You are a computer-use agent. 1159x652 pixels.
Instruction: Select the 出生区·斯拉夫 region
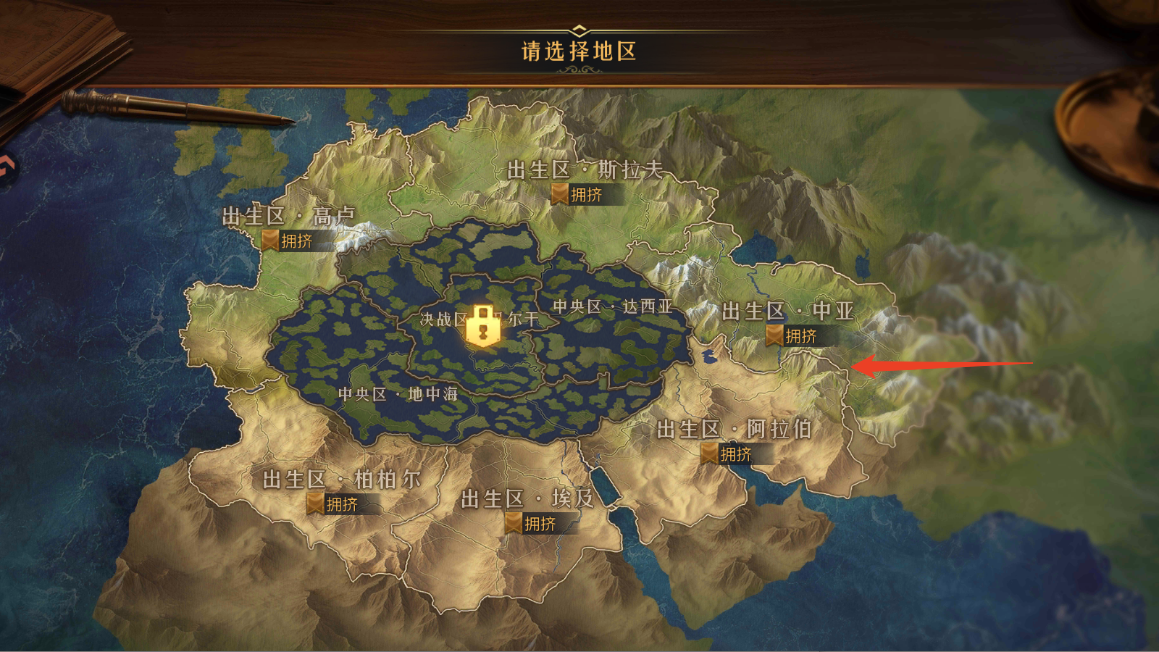tap(585, 171)
